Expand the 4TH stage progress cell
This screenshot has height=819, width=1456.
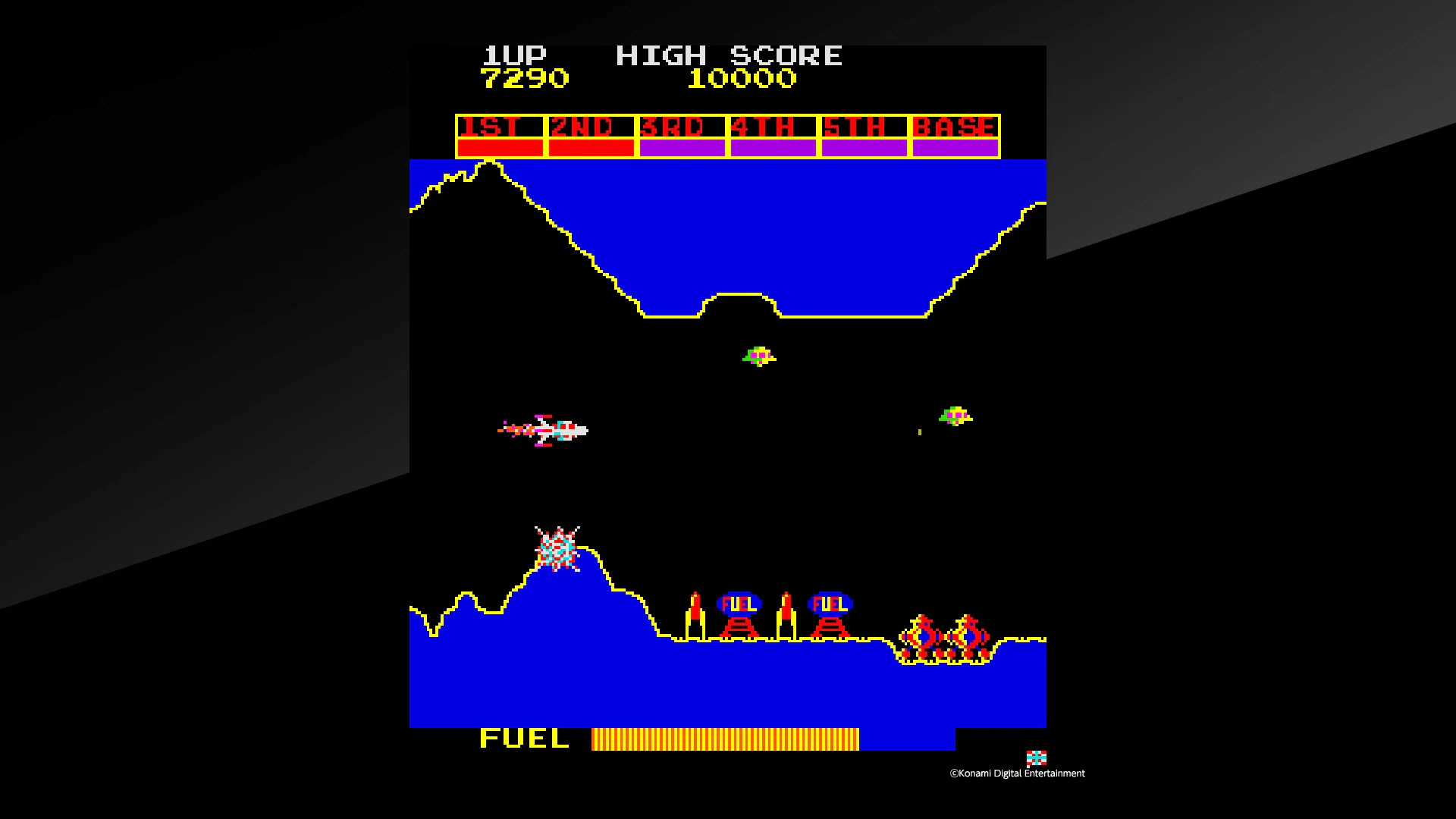773,134
